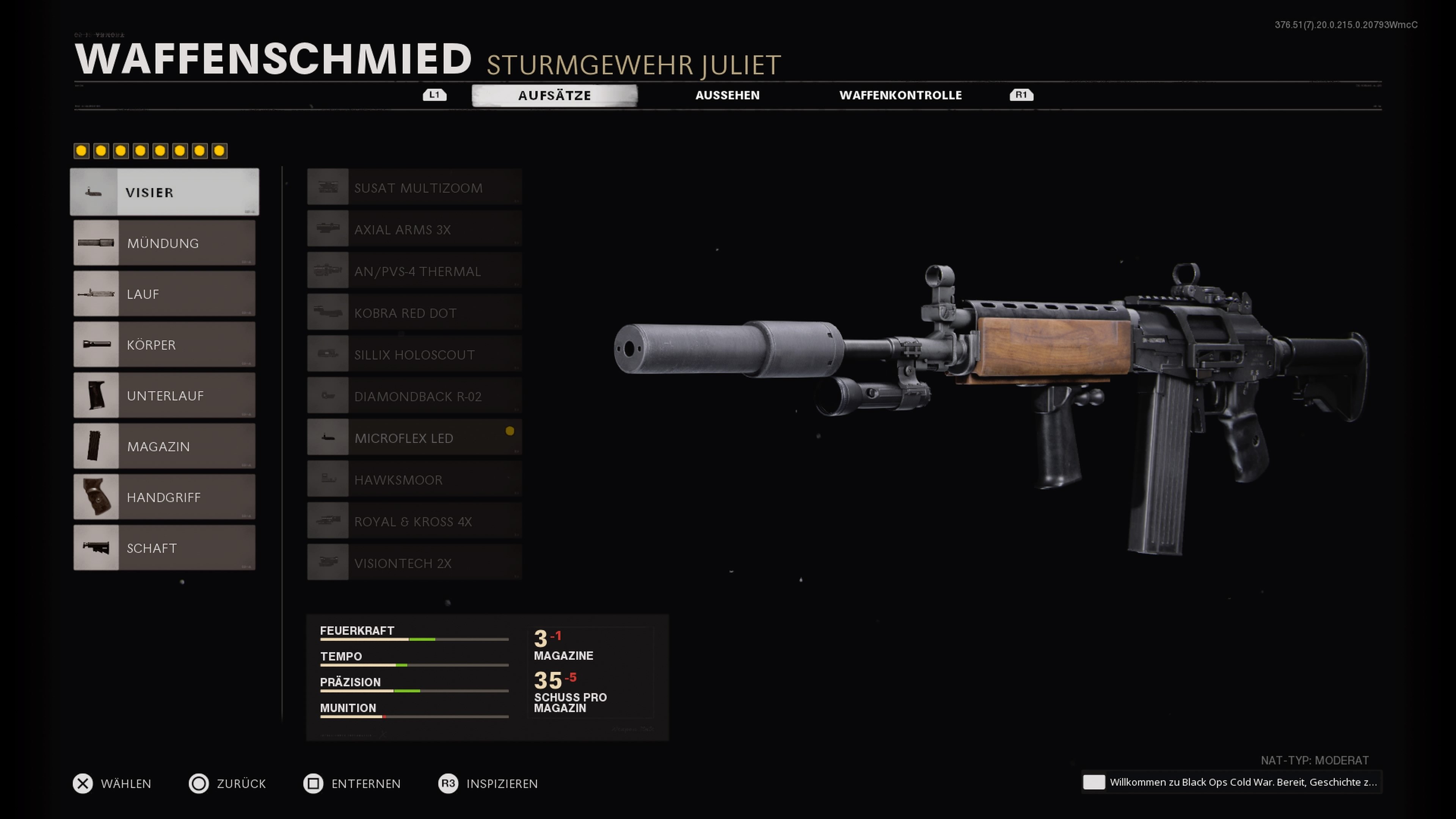Choose the Unterlauf attachment category
Viewport: 1456px width, 819px height.
pos(165,395)
